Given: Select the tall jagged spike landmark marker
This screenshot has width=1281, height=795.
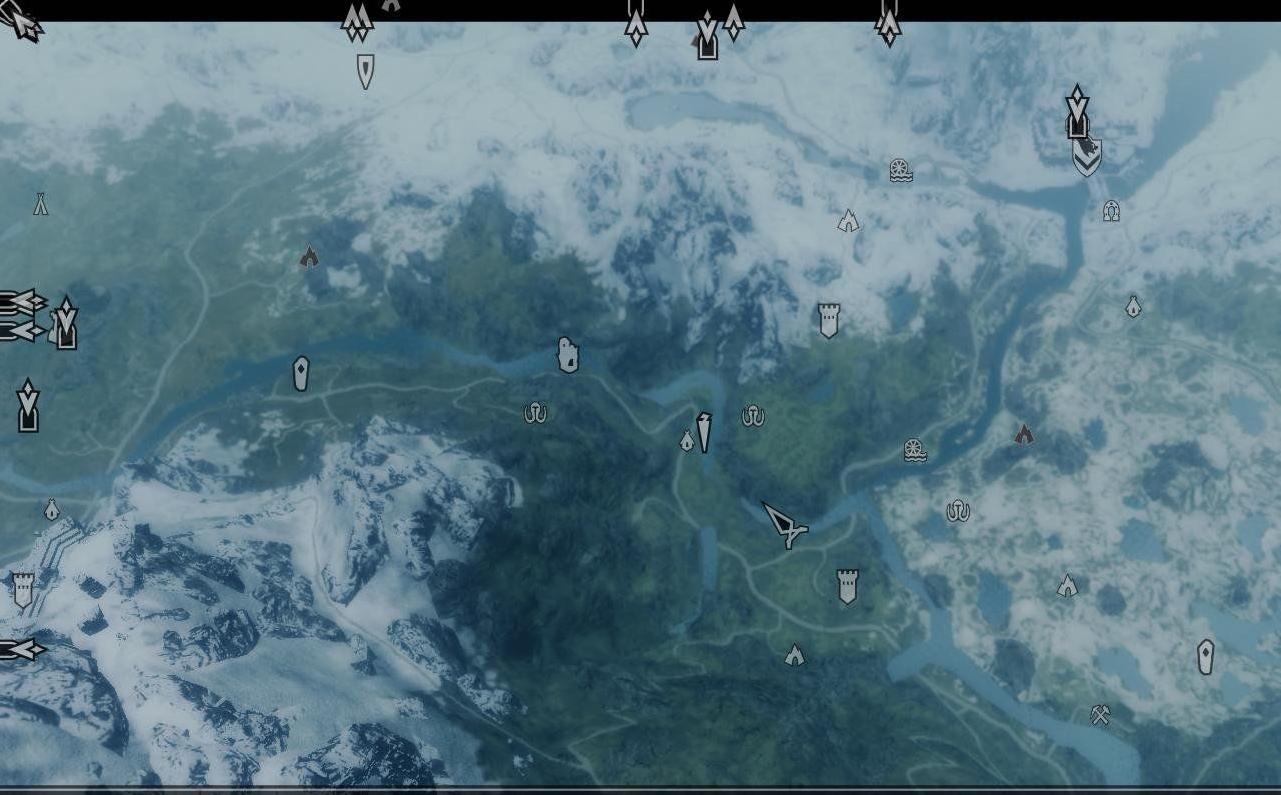Looking at the screenshot, I should (x=704, y=432).
